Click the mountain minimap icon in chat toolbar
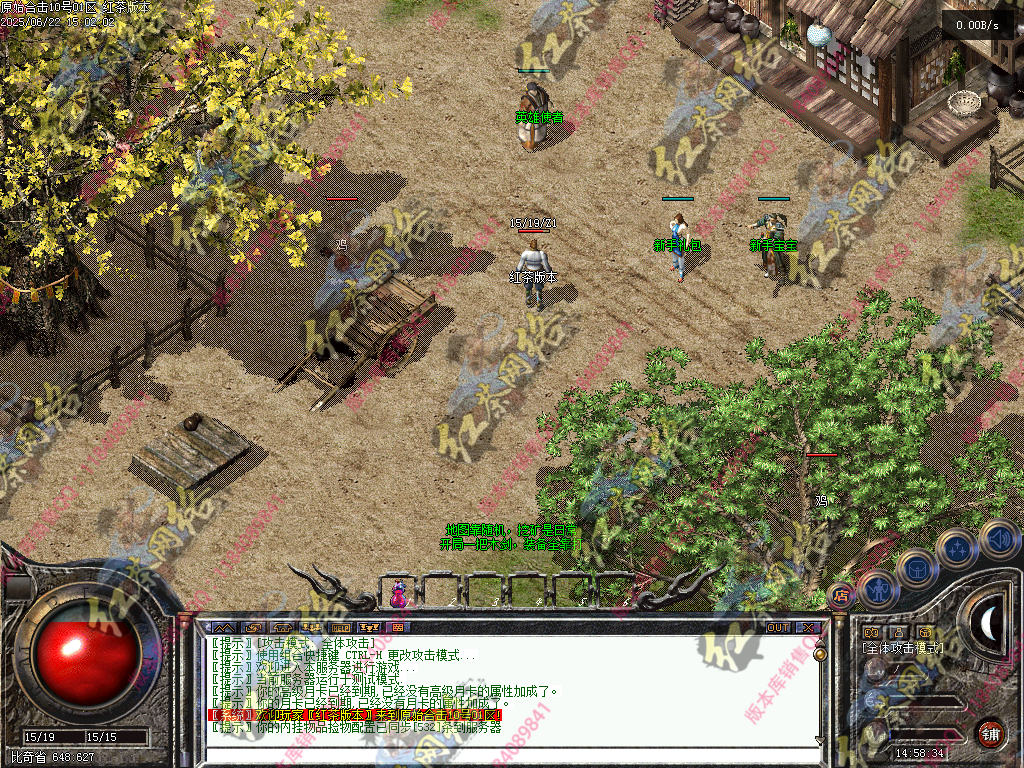This screenshot has height=768, width=1024. [222, 627]
